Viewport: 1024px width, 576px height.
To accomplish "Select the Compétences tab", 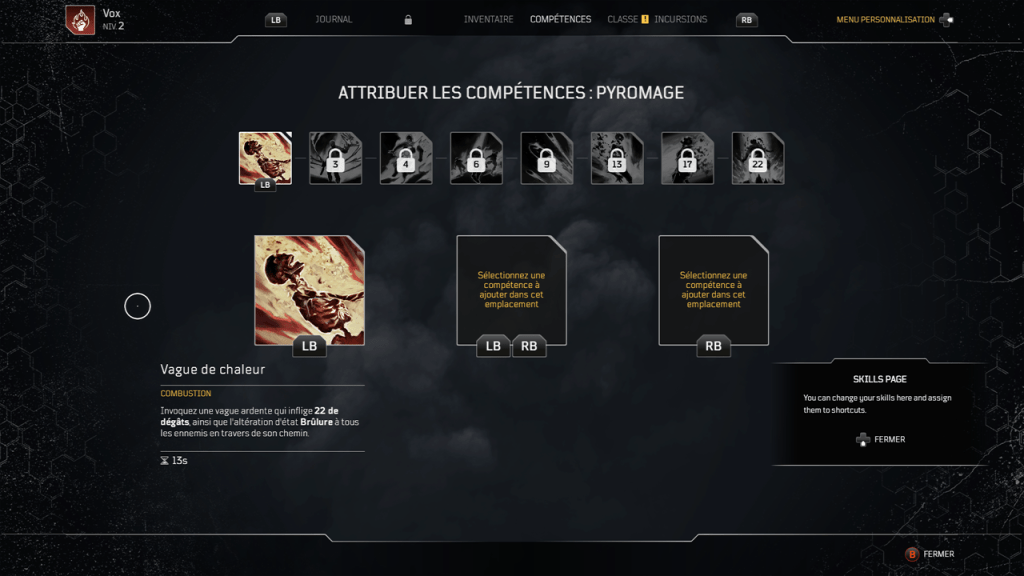I will click(x=560, y=19).
